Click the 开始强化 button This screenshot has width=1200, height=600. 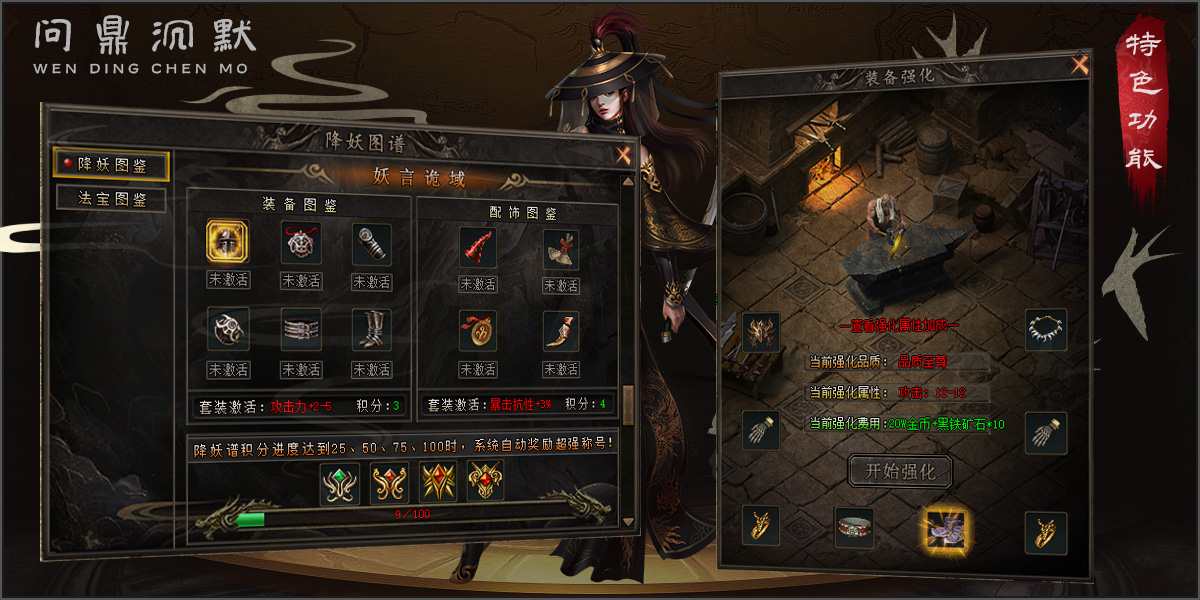[899, 470]
